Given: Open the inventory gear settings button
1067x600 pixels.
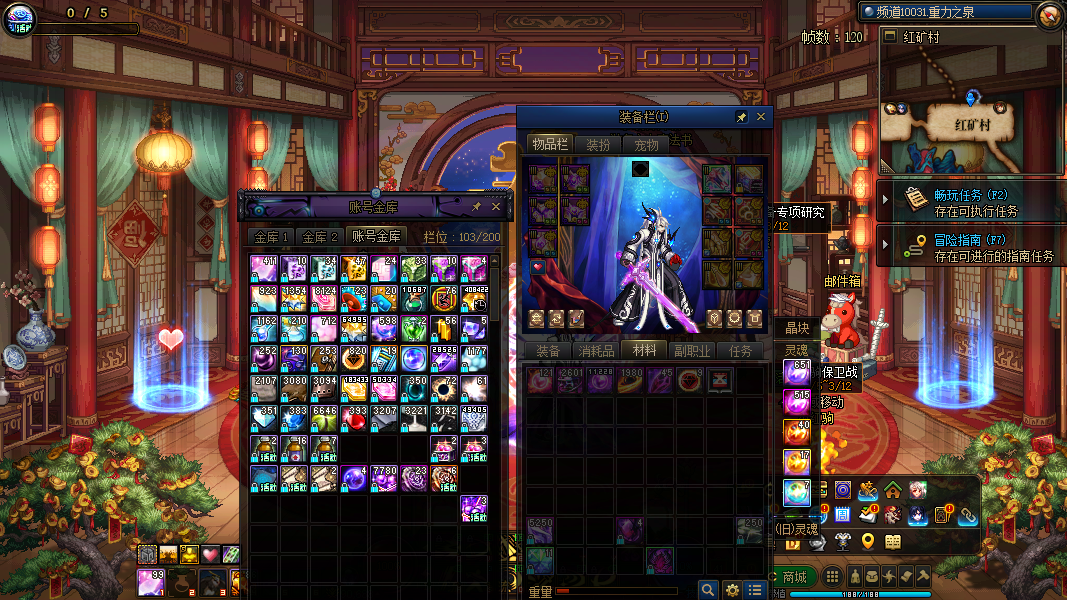Looking at the screenshot, I should click(x=732, y=590).
